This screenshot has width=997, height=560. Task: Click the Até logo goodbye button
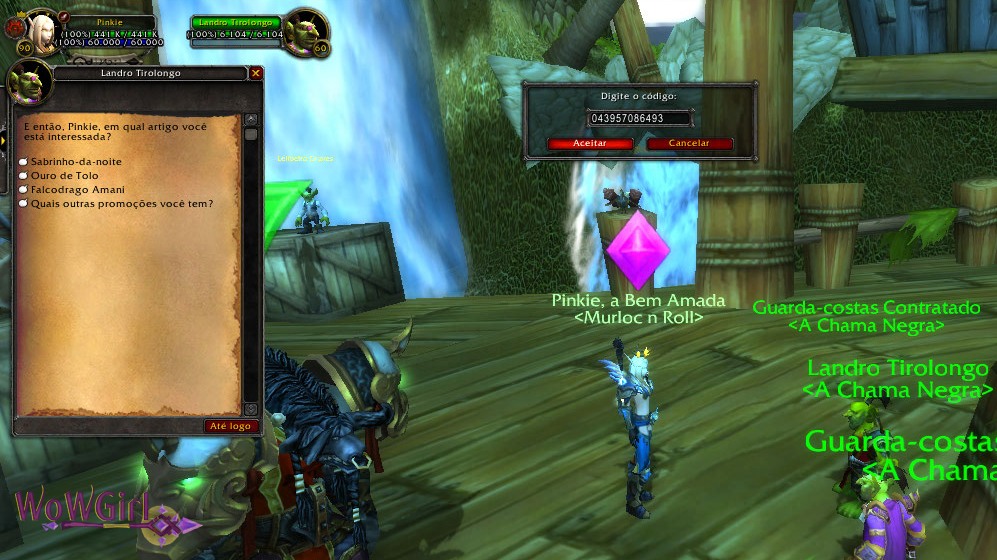[x=231, y=426]
